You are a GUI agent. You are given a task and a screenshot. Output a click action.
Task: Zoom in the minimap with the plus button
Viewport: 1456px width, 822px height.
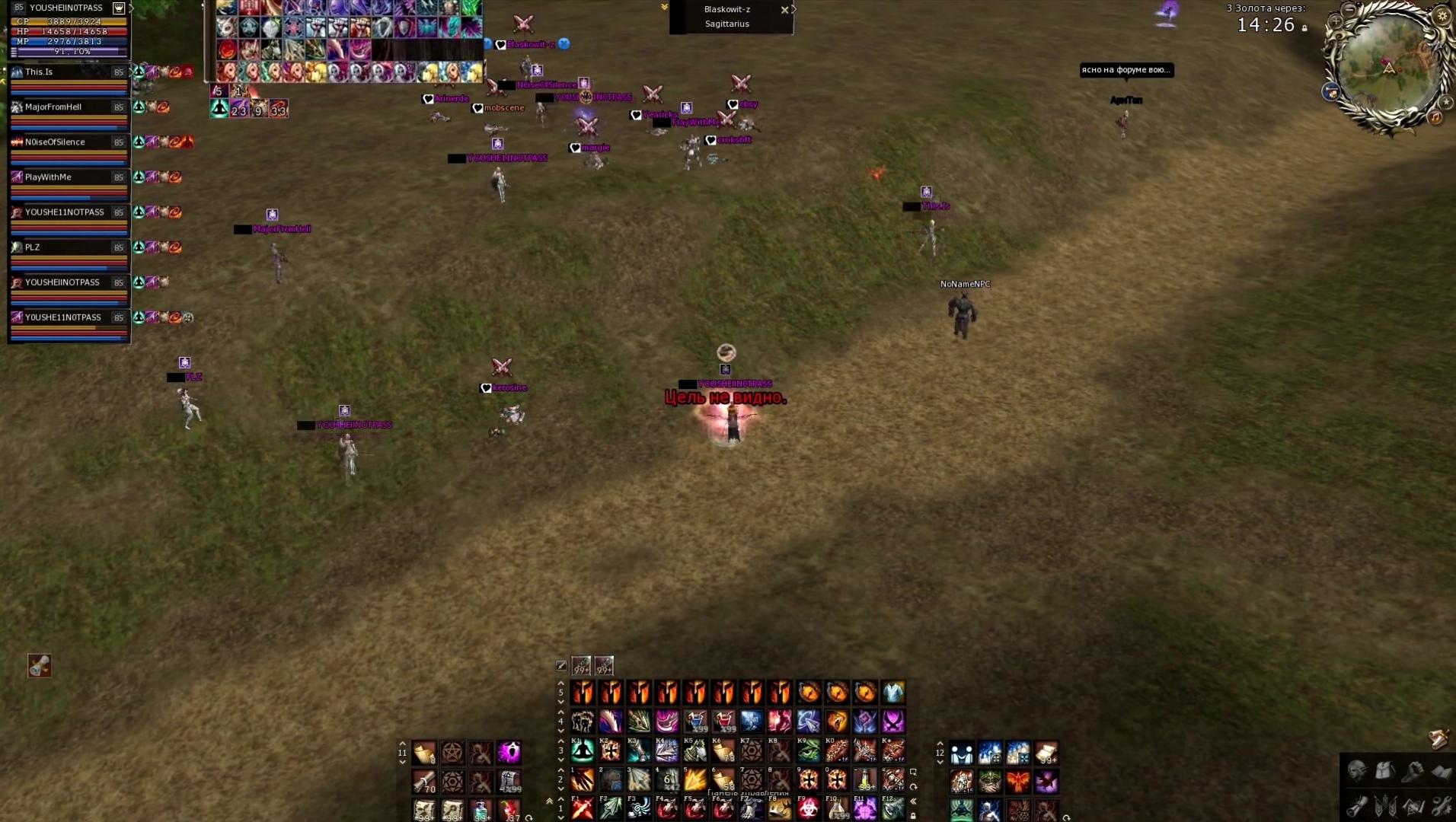pos(1336,21)
